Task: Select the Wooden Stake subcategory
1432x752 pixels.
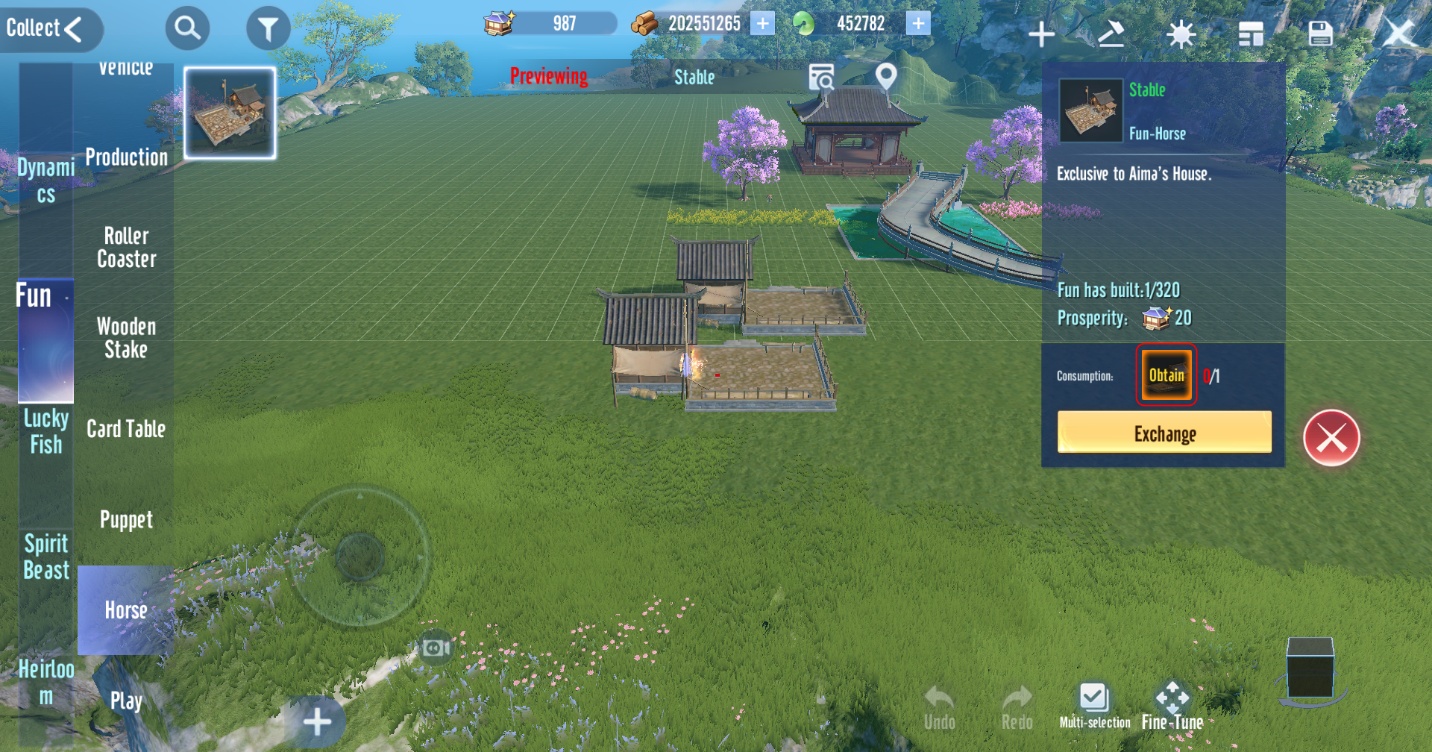Action: (x=126, y=338)
